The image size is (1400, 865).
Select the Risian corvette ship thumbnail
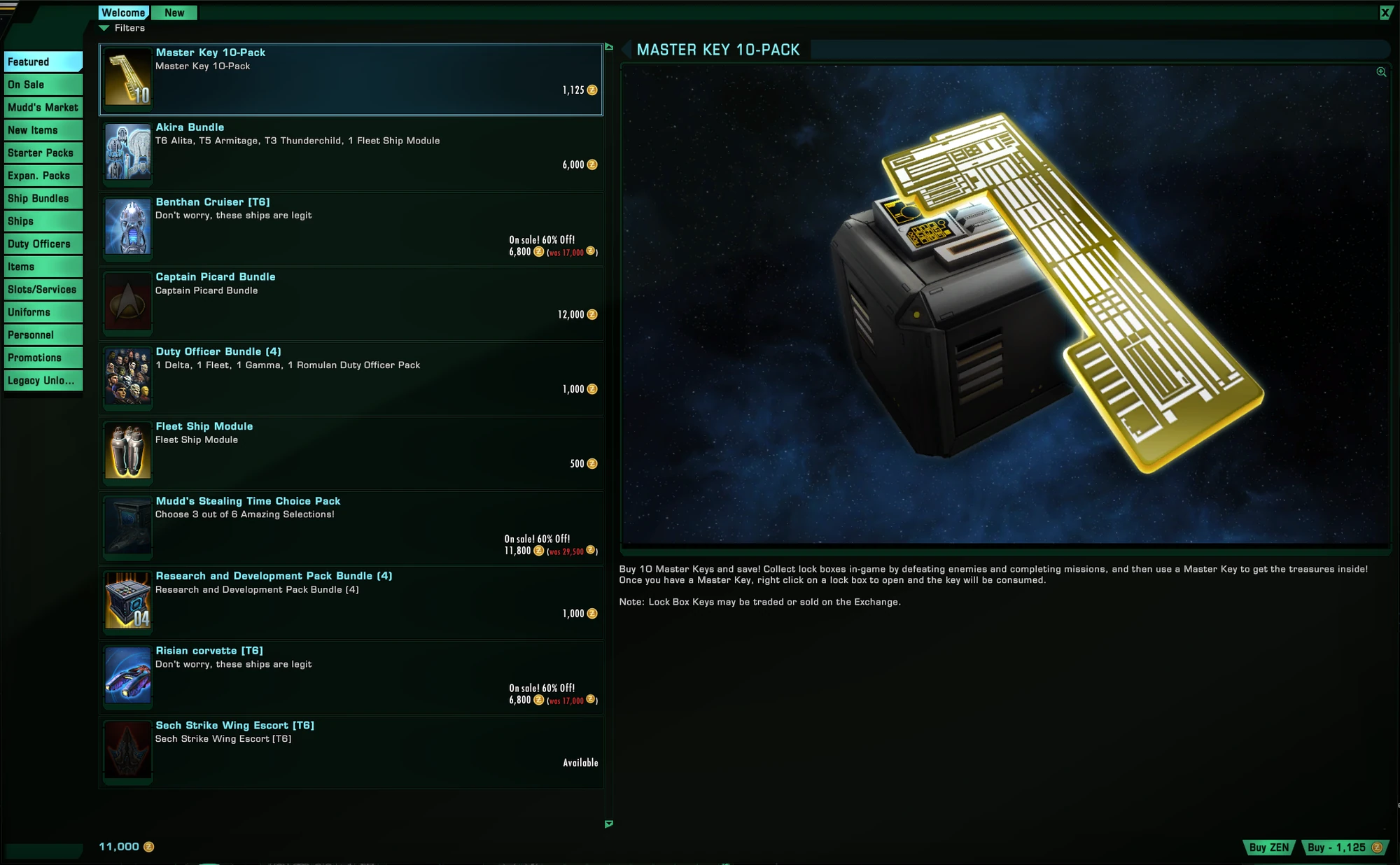[x=127, y=675]
